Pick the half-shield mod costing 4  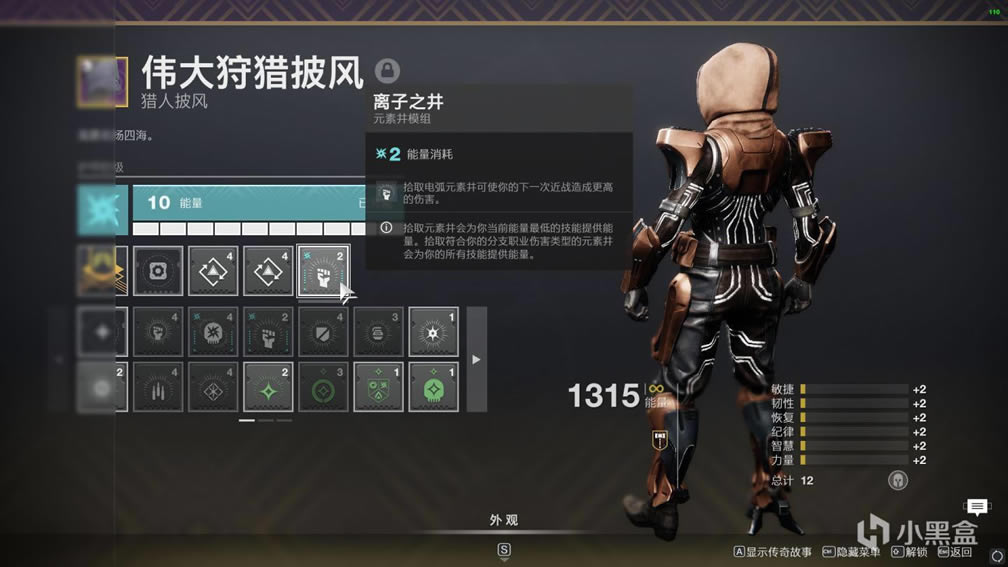[323, 332]
